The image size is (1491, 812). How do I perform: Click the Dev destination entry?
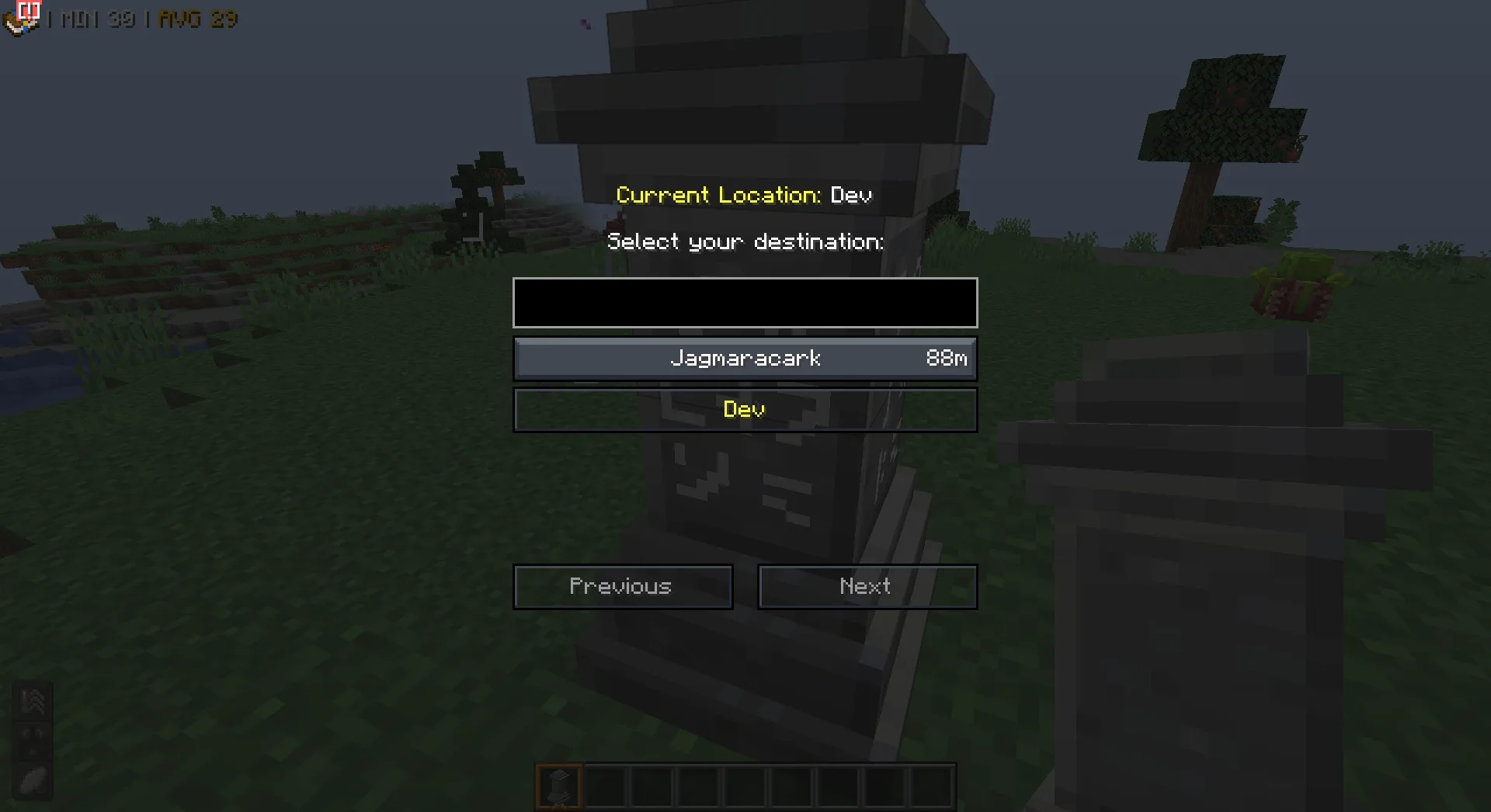point(745,410)
